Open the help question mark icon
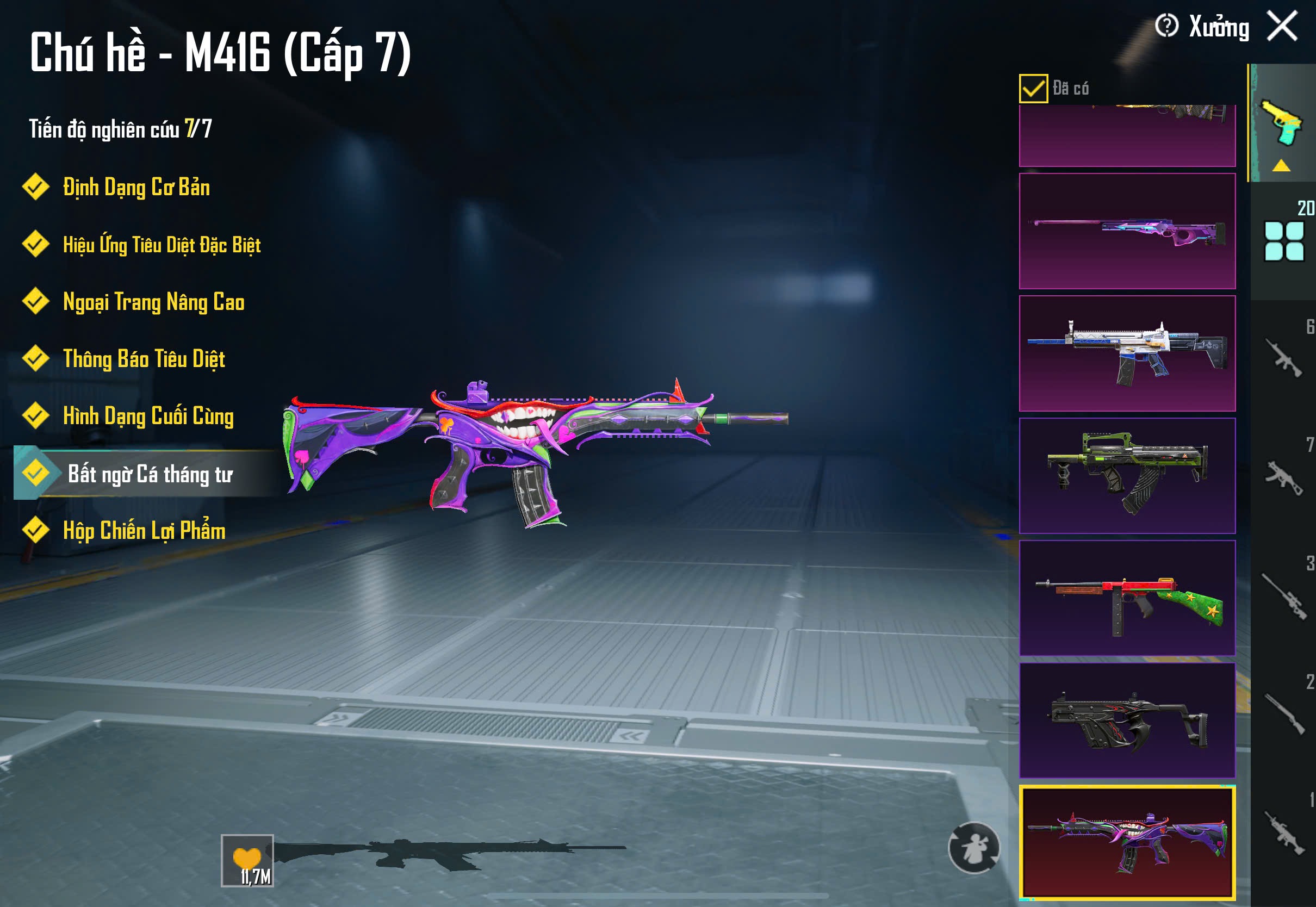Viewport: 1316px width, 907px height. tap(1166, 26)
